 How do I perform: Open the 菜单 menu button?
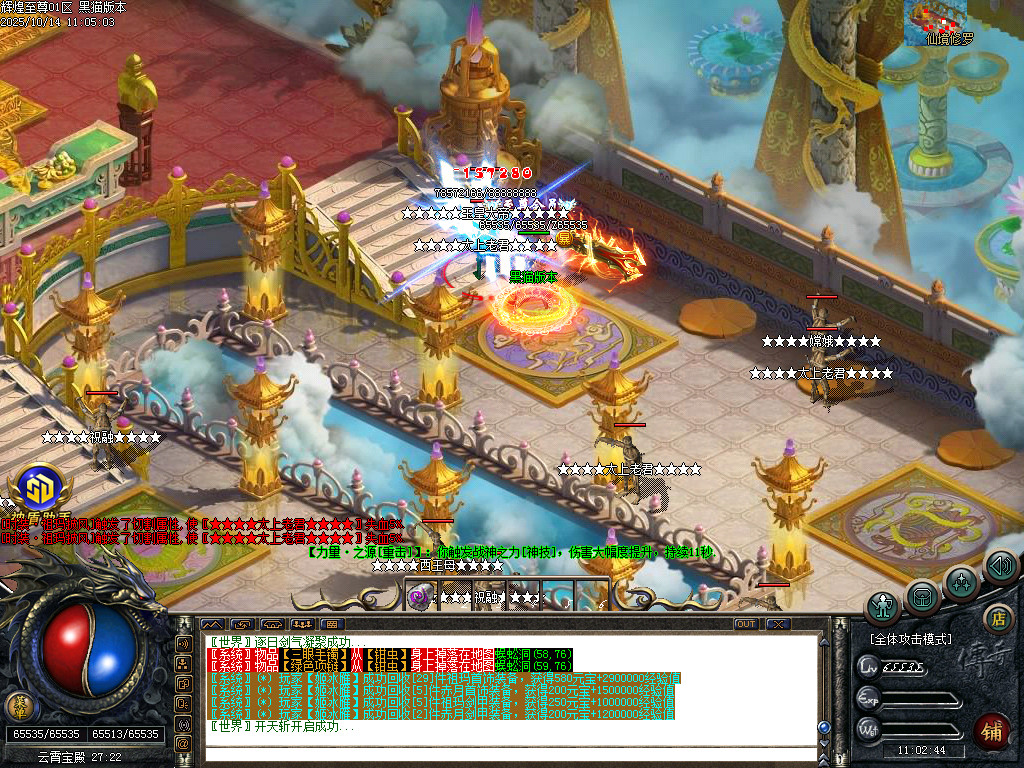[x=17, y=706]
